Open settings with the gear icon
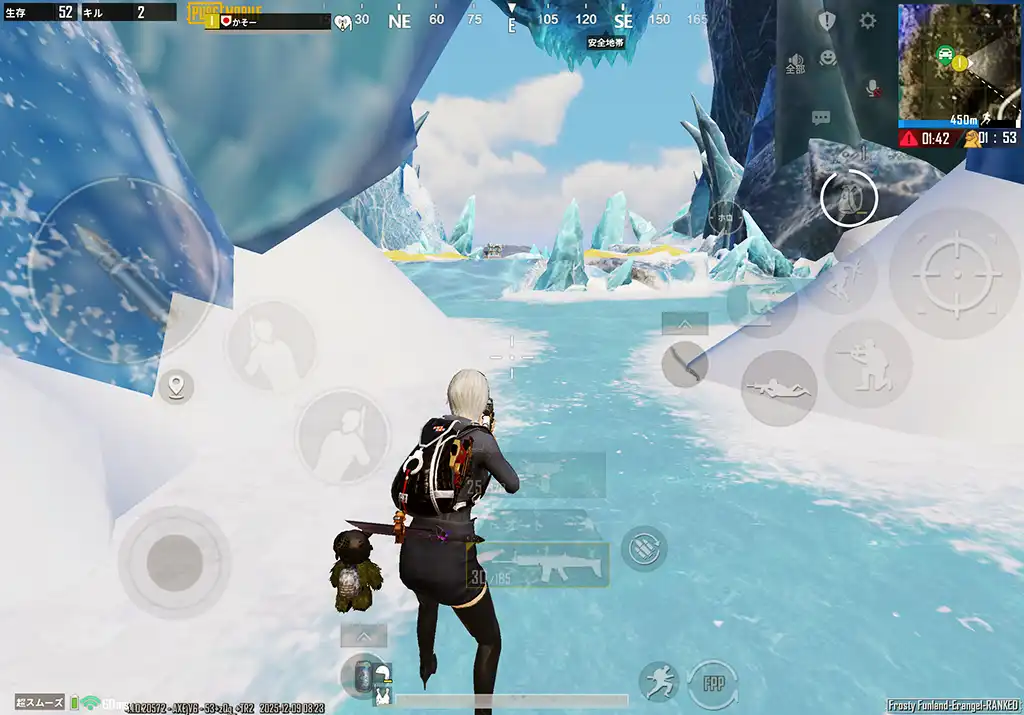This screenshot has height=715, width=1024. tap(867, 21)
